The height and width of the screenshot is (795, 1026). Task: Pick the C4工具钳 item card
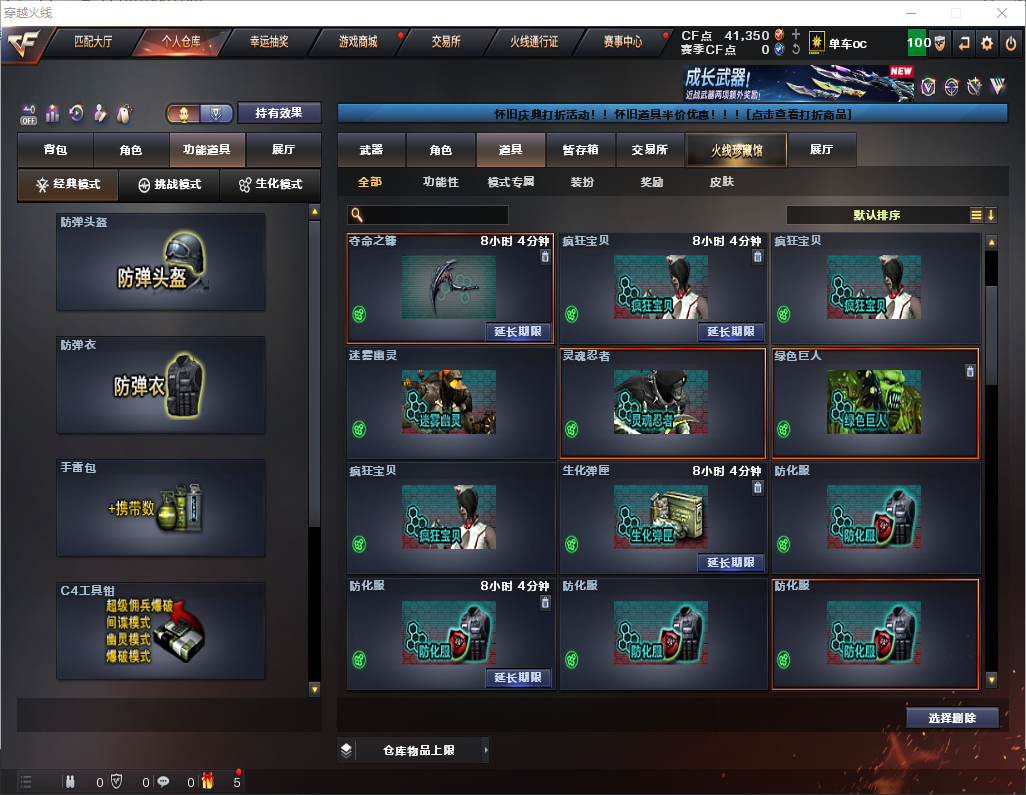[161, 631]
